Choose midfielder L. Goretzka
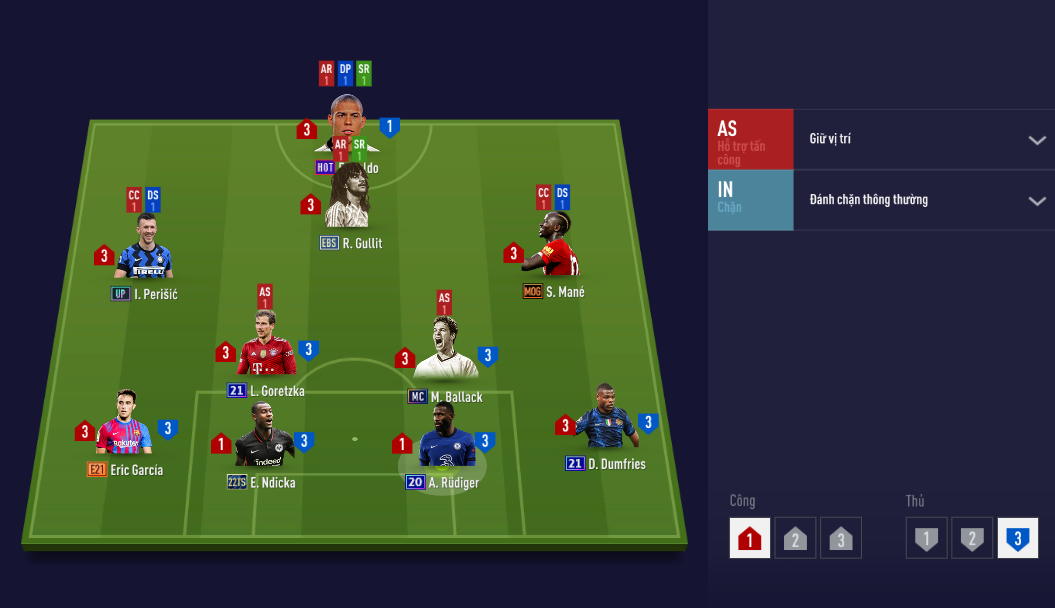Image resolution: width=1055 pixels, height=608 pixels. click(266, 345)
